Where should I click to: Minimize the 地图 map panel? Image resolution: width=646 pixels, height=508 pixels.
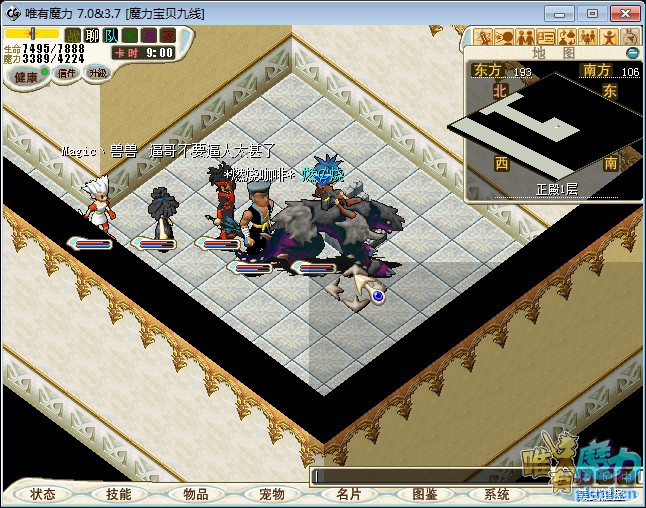pos(632,52)
